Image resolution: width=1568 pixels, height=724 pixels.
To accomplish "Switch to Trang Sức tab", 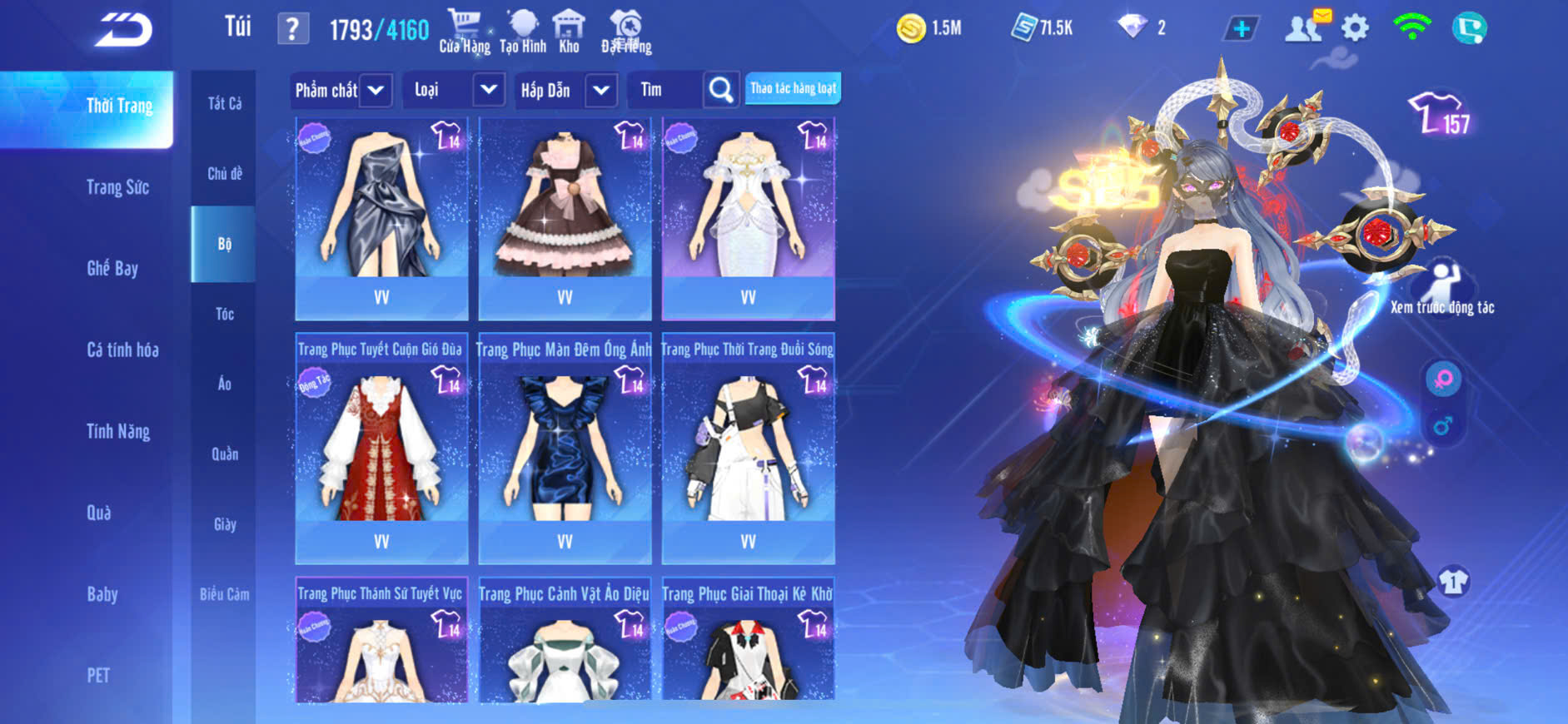I will pyautogui.click(x=117, y=187).
